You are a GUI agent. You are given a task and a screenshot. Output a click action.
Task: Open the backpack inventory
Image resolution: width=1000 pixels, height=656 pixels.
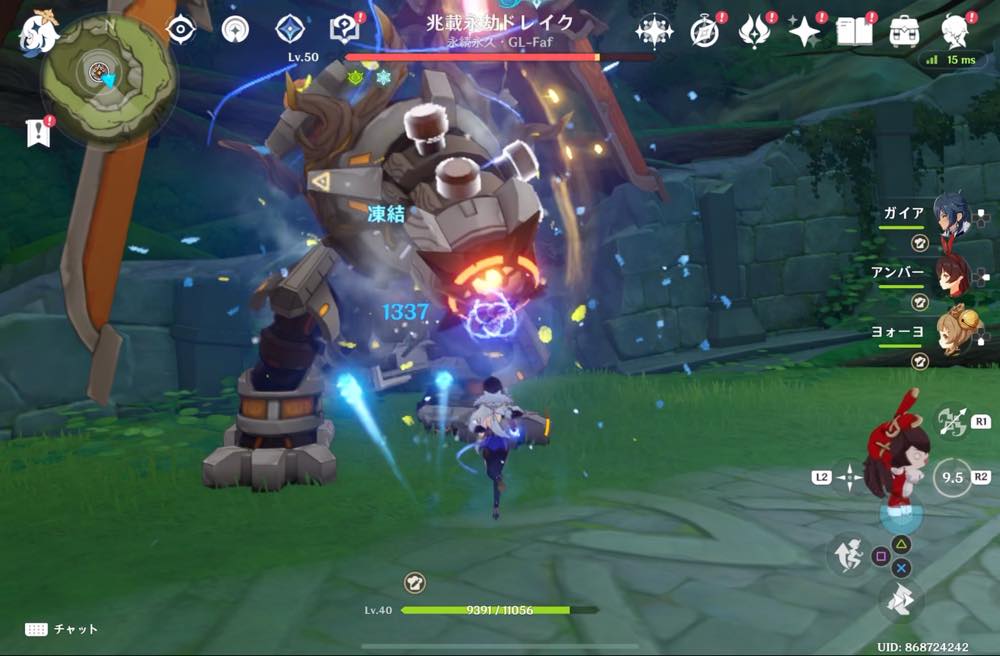coord(905,32)
